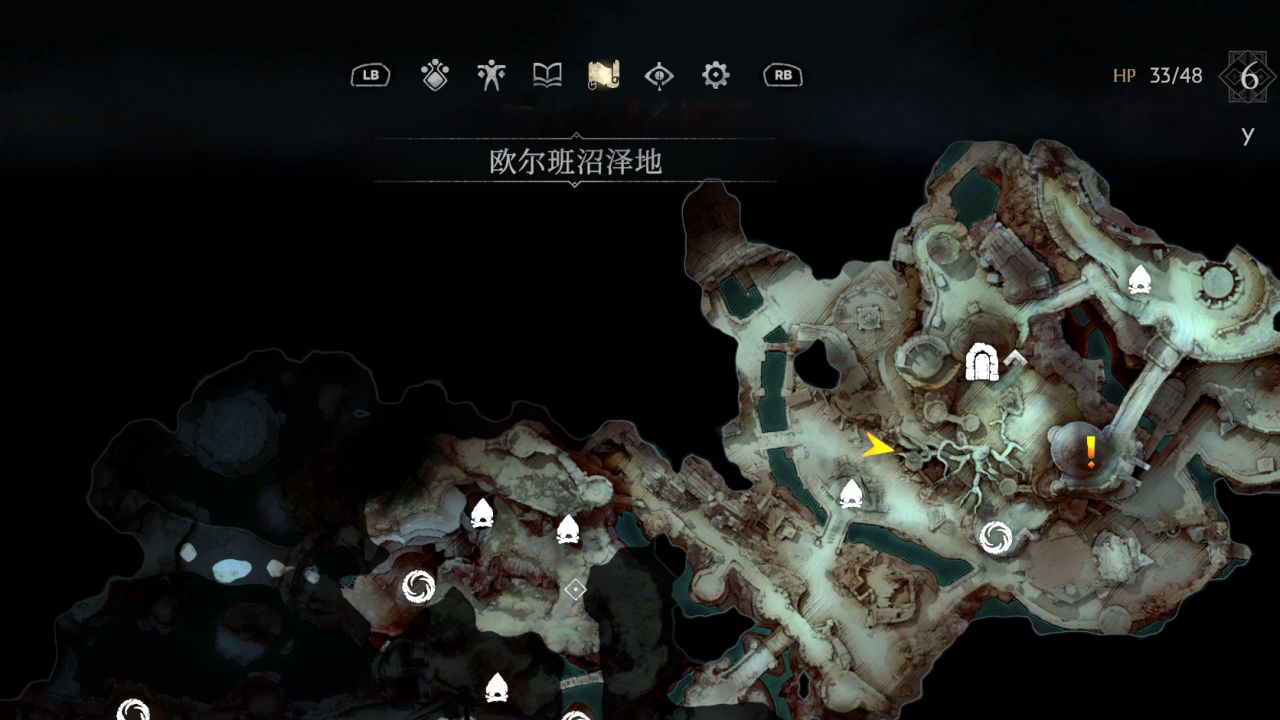
Task: Open the inventory diamond icon in the top bar
Action: (x=434, y=75)
